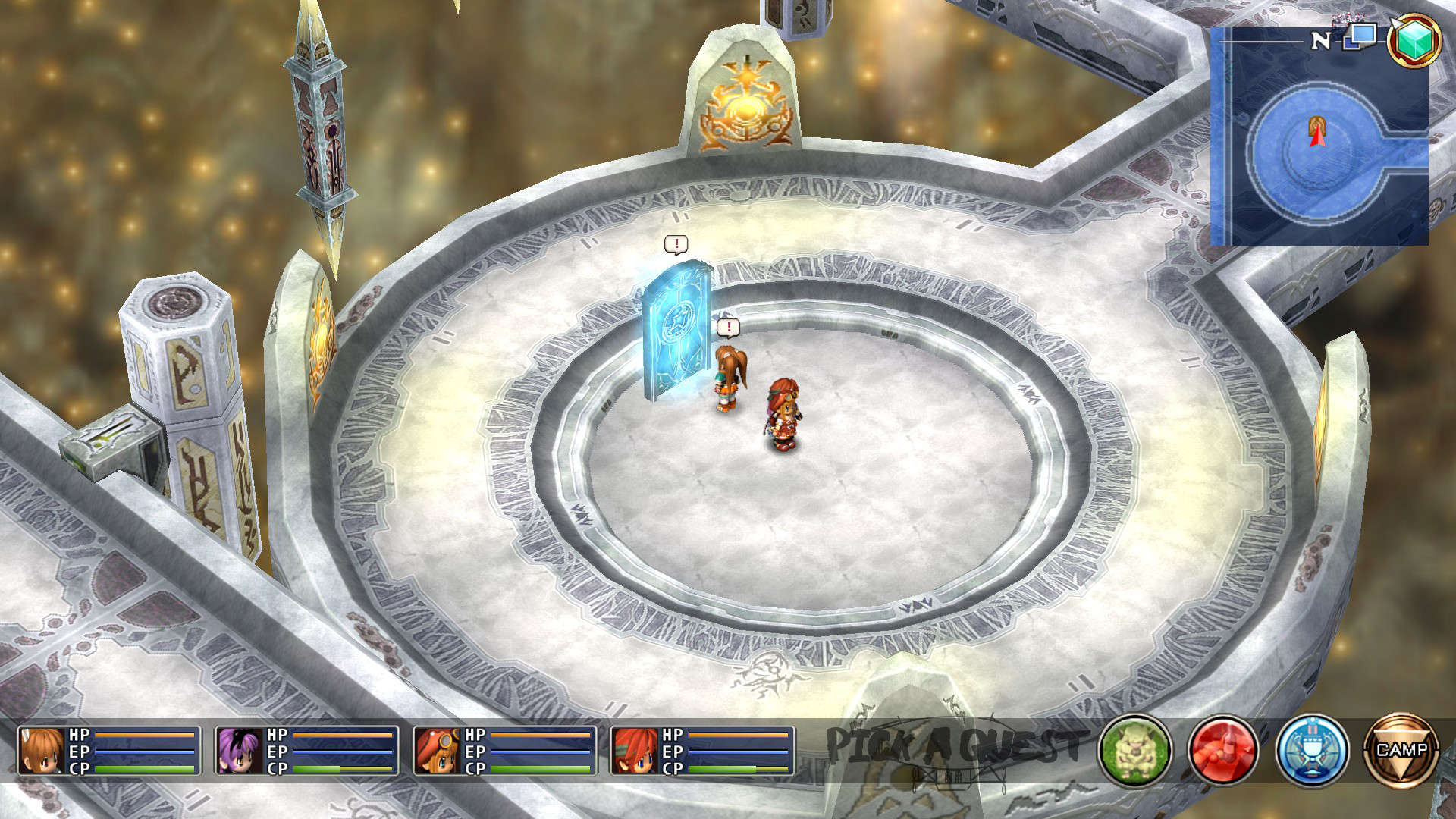This screenshot has width=1456, height=819.
Task: Click the red fist round icon
Action: [x=1222, y=750]
